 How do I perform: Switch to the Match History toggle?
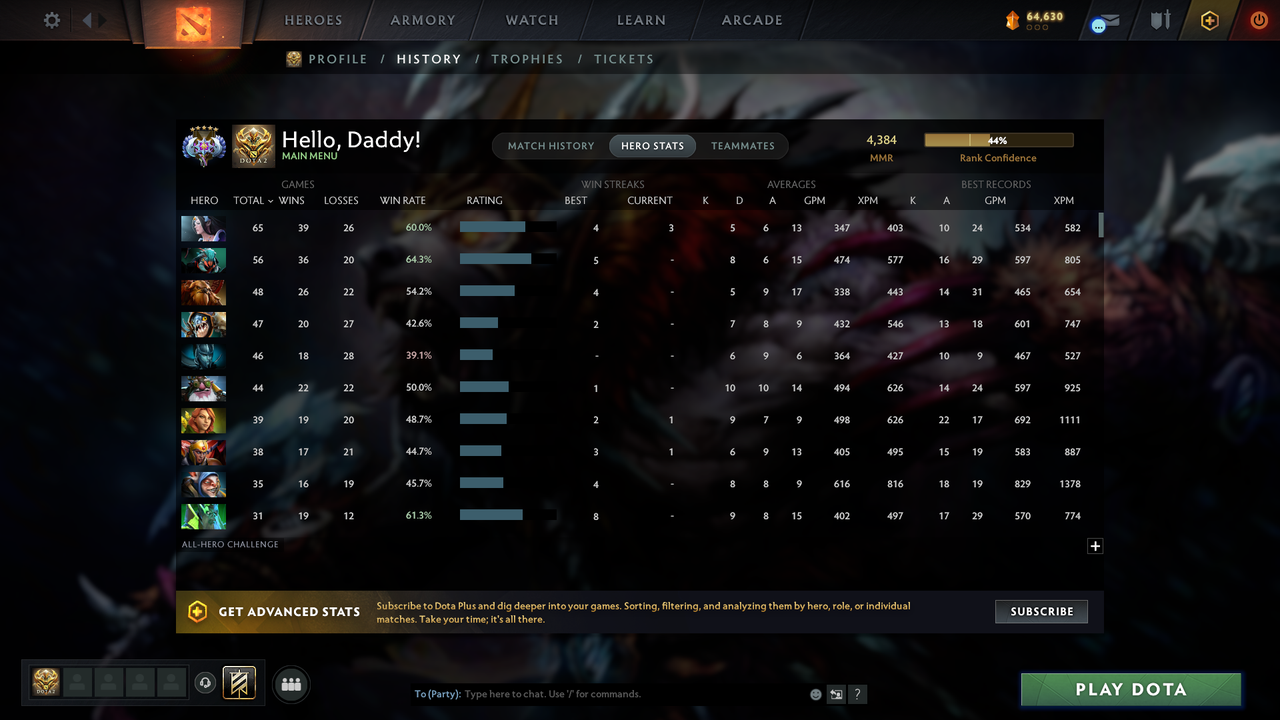(x=551, y=145)
